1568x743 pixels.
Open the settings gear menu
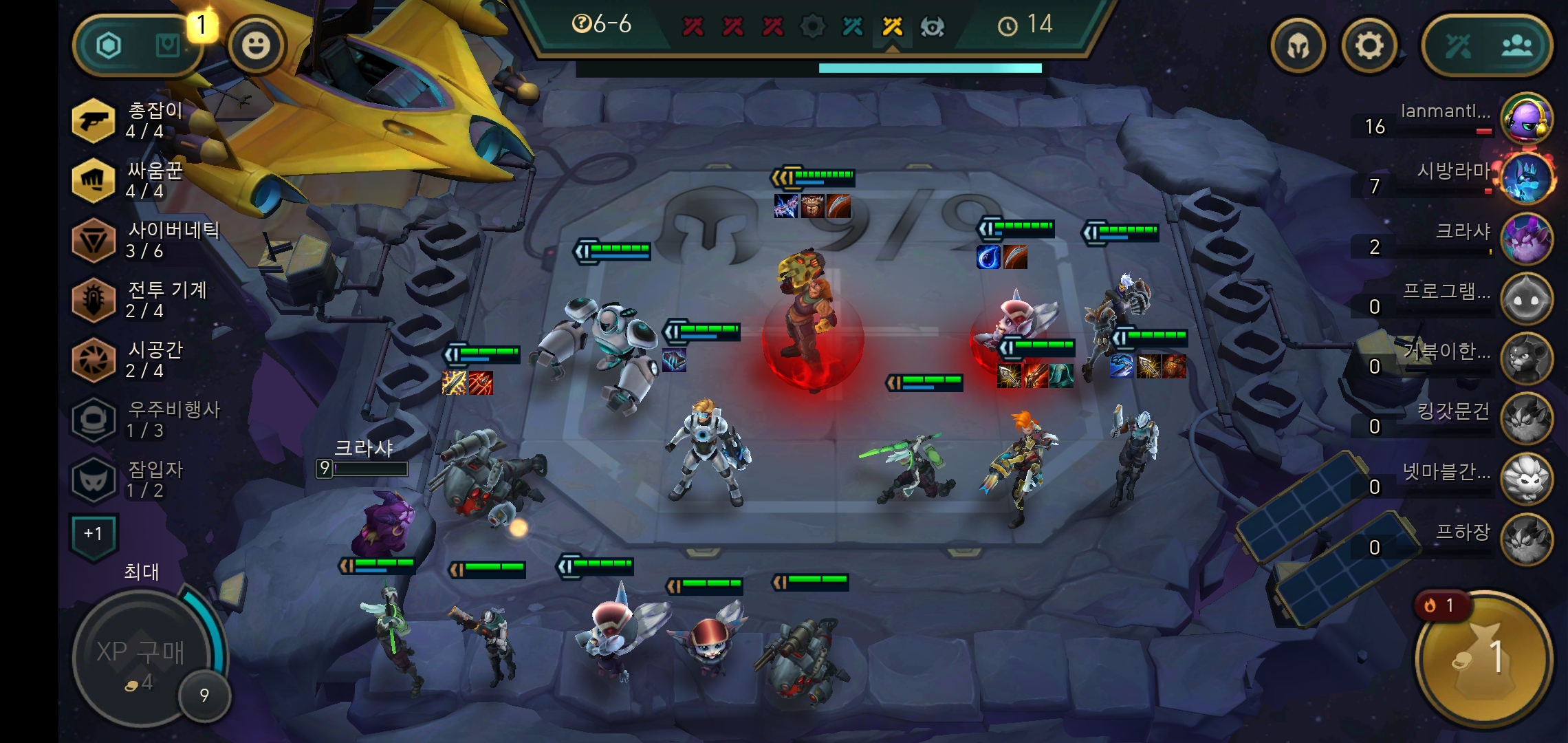pyautogui.click(x=1369, y=46)
